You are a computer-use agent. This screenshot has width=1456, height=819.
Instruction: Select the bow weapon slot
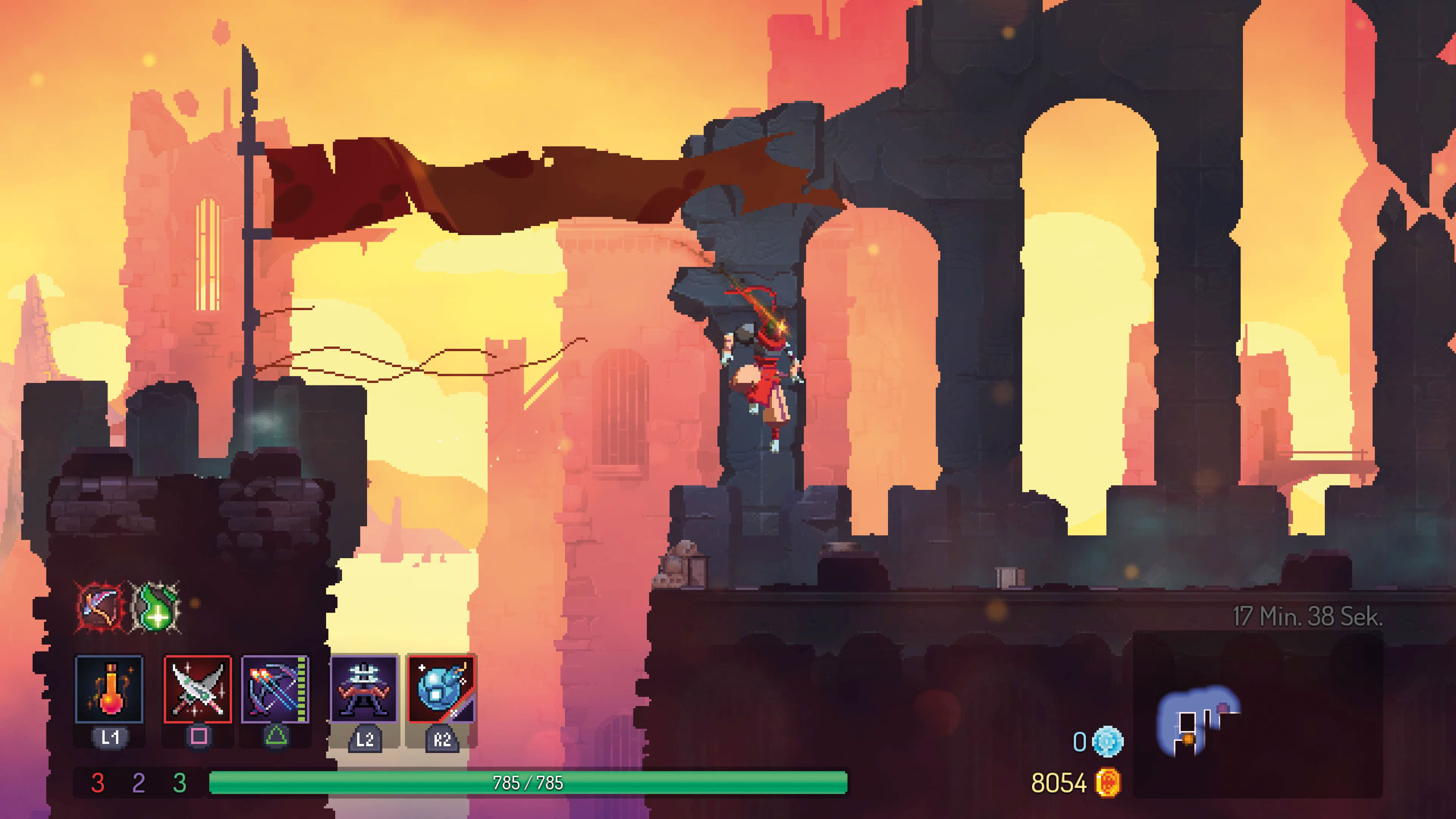(x=275, y=689)
